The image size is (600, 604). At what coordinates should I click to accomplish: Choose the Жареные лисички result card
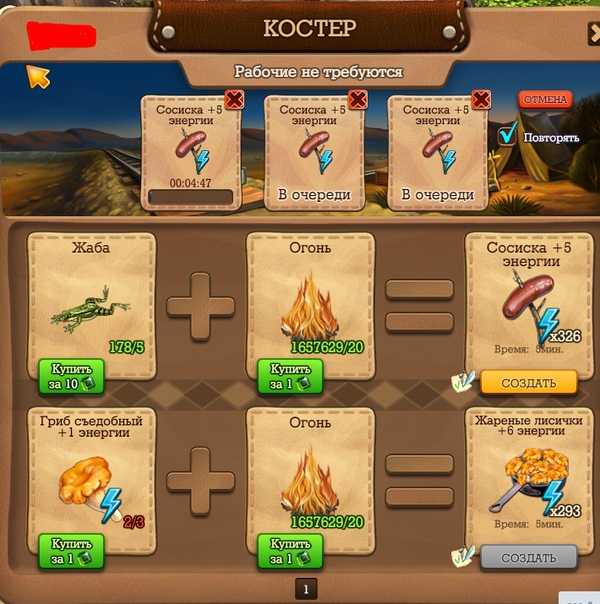point(528,470)
